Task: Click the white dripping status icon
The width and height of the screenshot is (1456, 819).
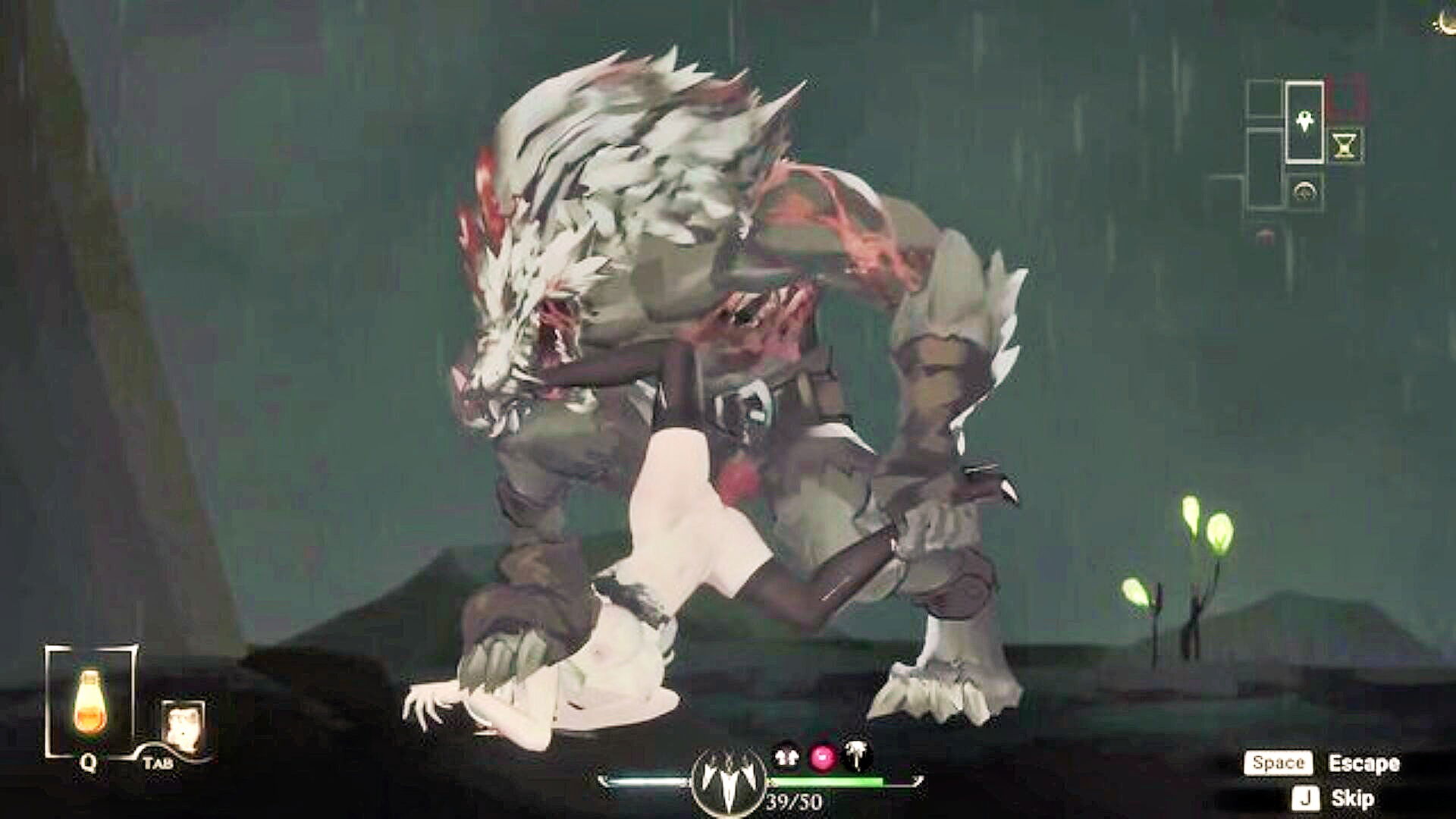Action: 858,755
